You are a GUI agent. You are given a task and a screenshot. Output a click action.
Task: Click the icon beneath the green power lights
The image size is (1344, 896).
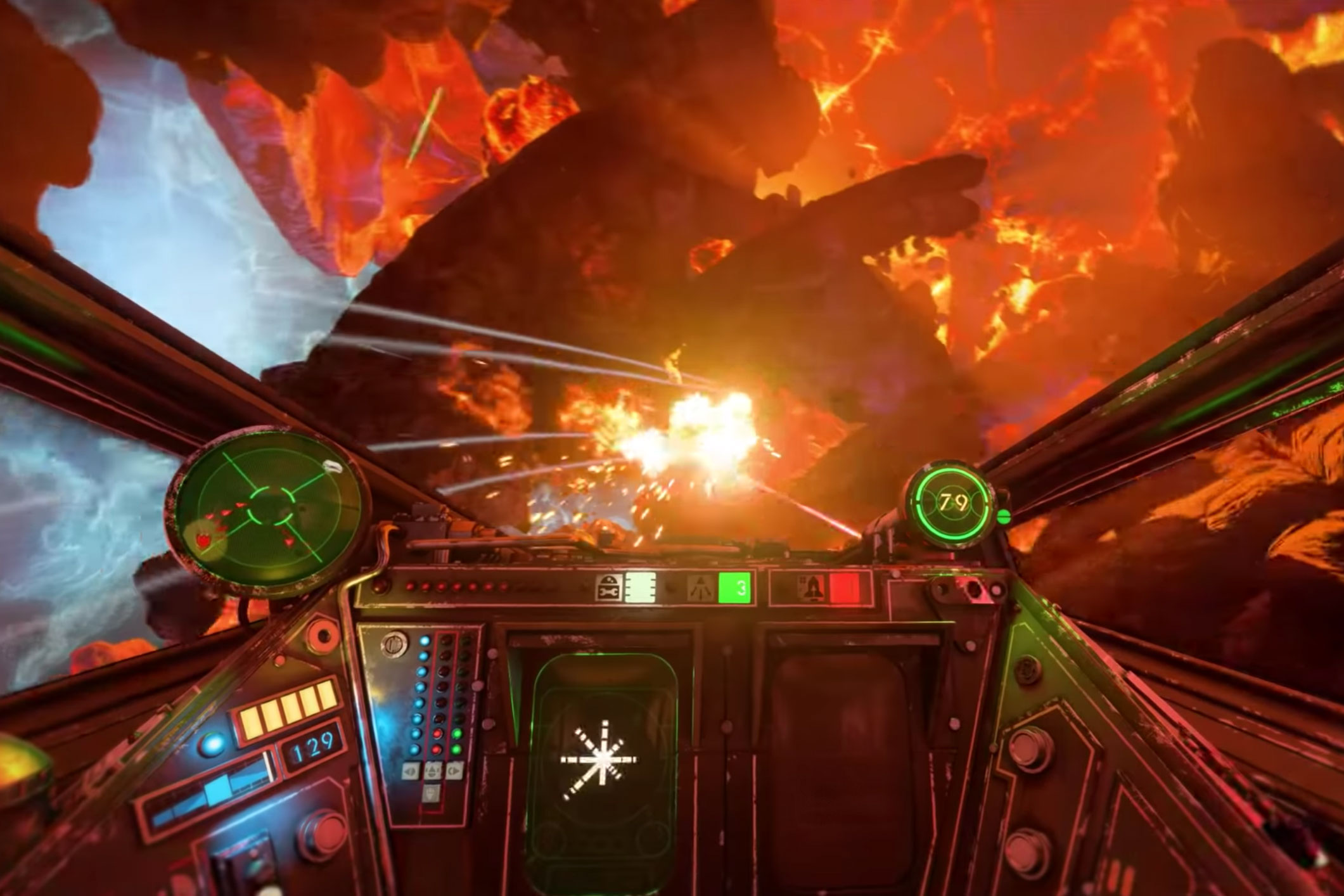coord(454,771)
